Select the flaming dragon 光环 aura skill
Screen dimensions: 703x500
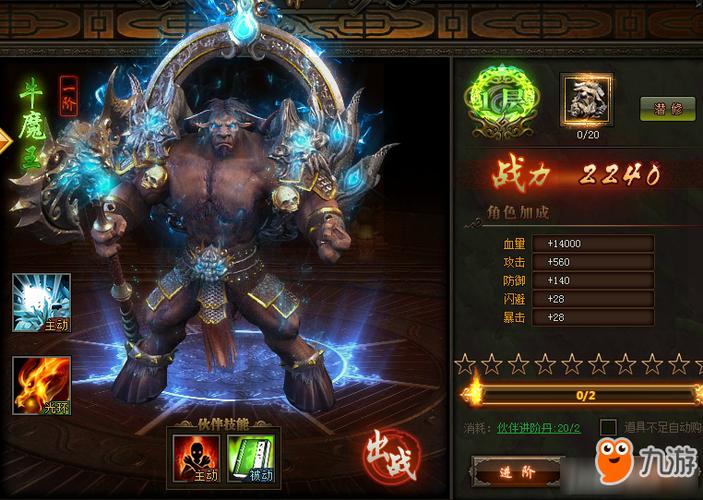tap(41, 385)
